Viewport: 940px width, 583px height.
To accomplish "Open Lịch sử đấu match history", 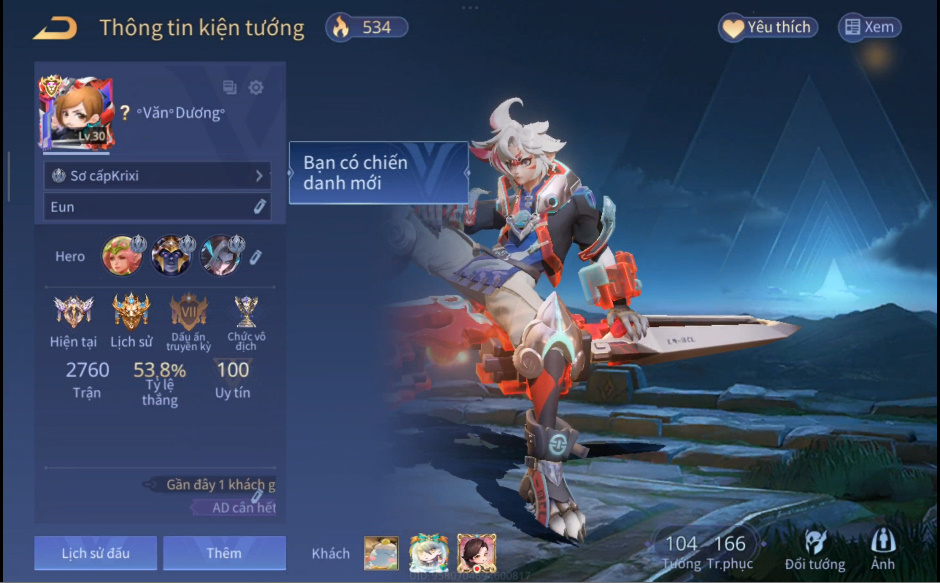I will pos(95,553).
